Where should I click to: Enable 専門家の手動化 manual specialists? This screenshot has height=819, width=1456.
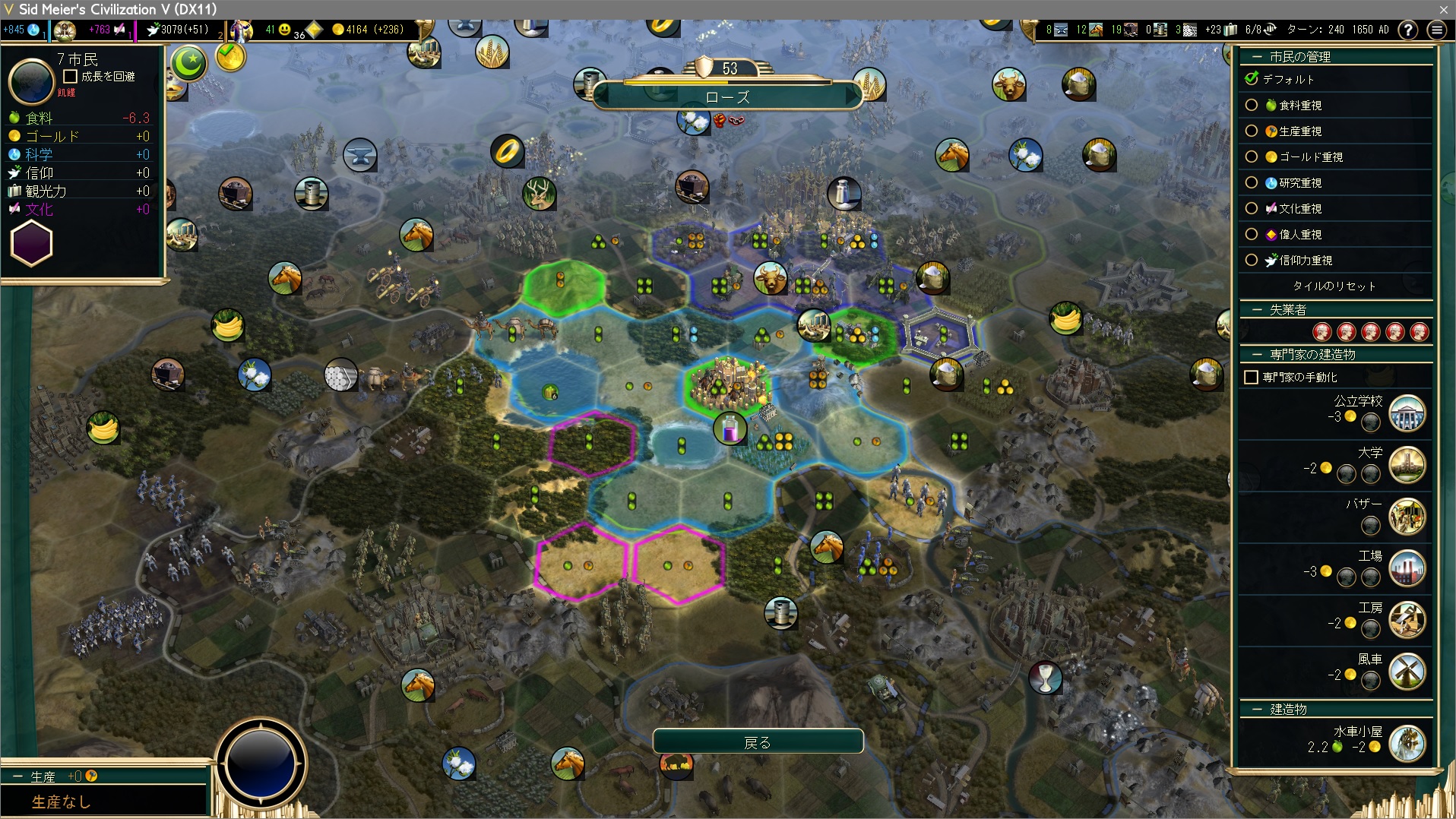(x=1252, y=378)
